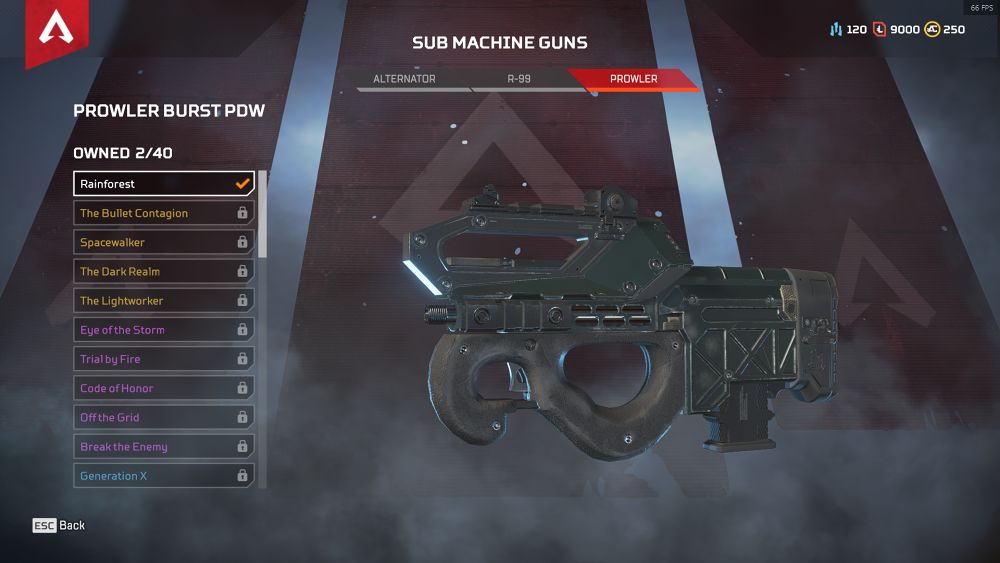Pick the Spacewalker skin
The height and width of the screenshot is (563, 1000).
[164, 242]
